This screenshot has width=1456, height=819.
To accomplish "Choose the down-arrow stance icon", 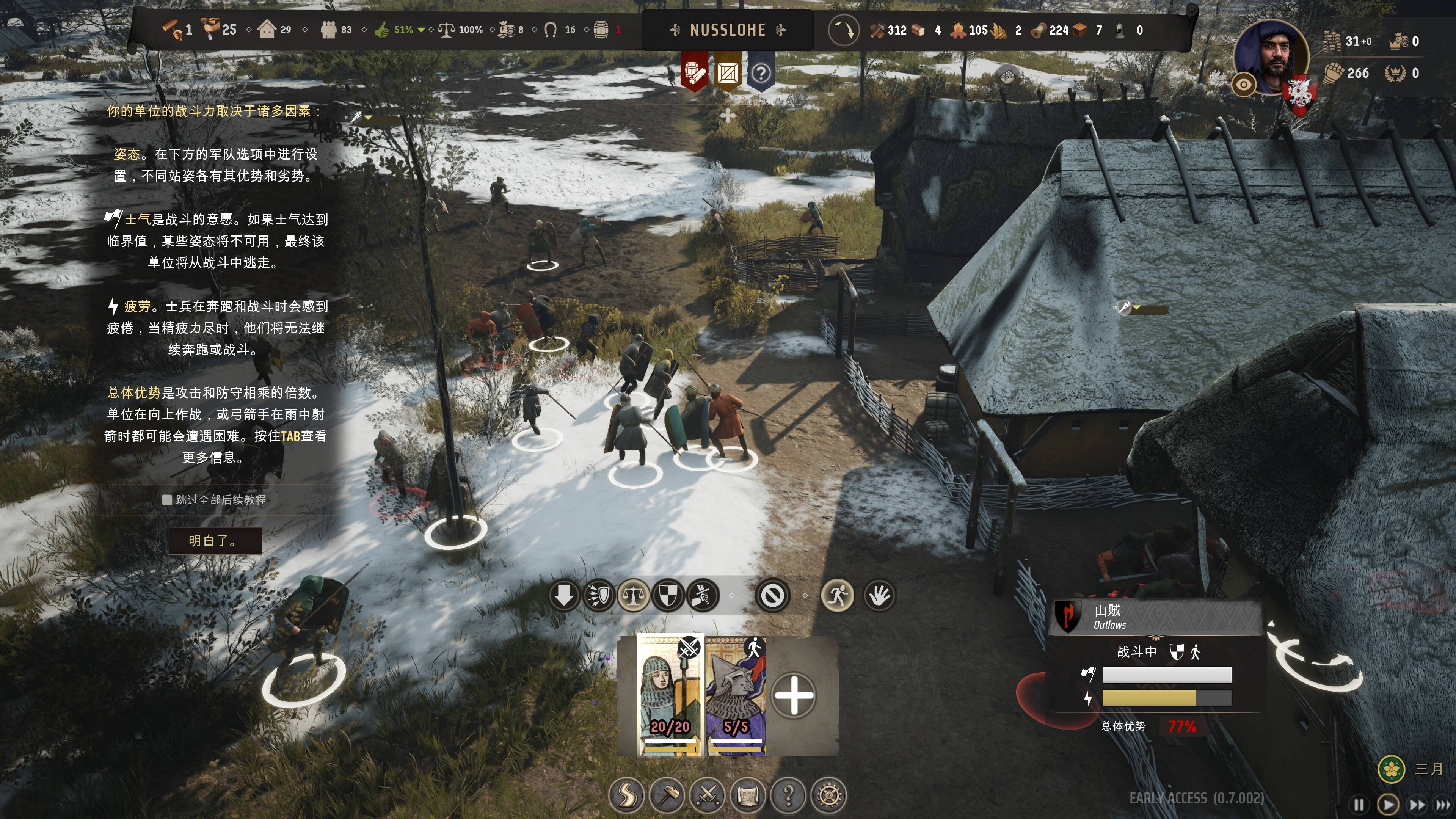I will 564,595.
